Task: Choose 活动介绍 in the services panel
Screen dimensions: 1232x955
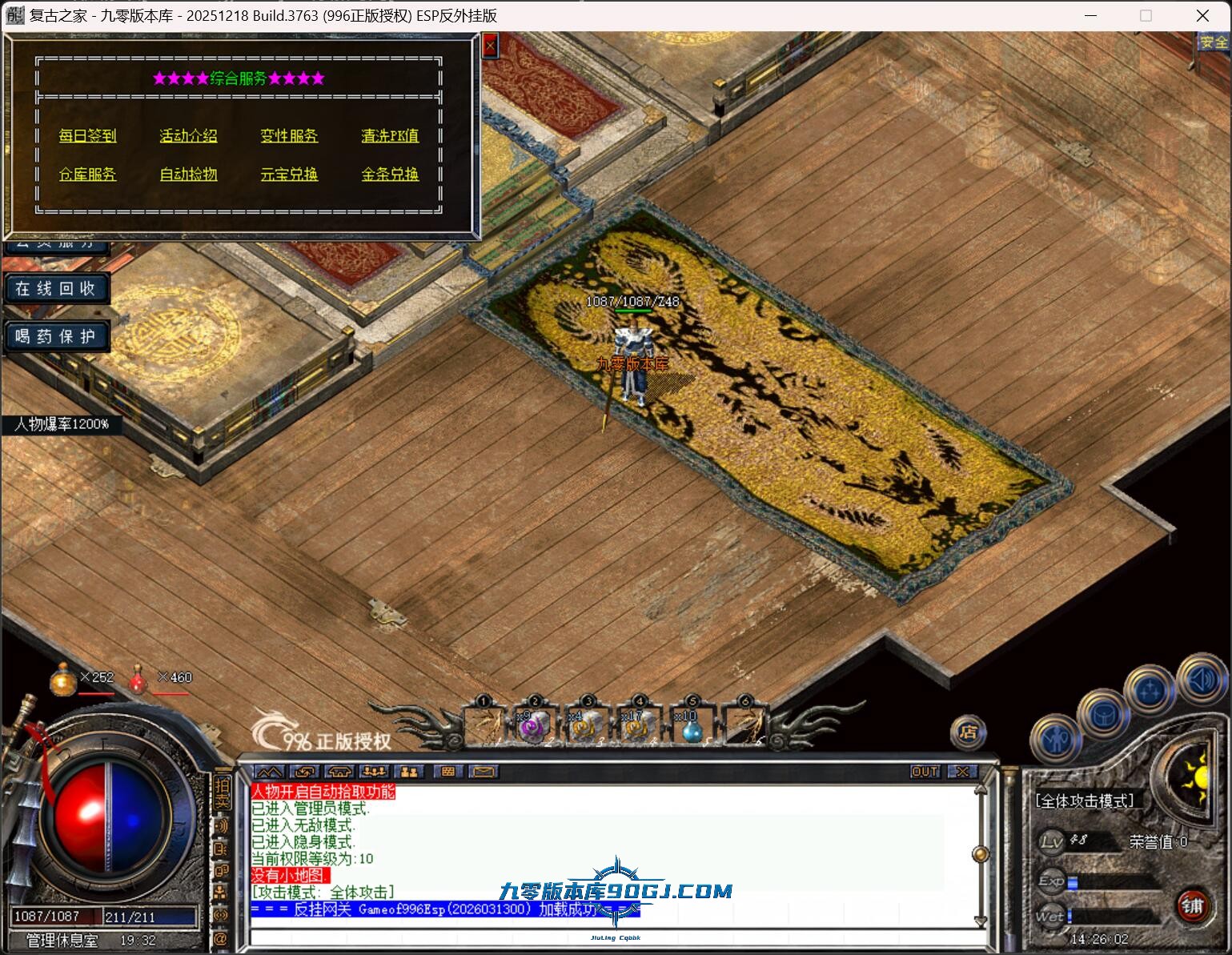Action: click(189, 136)
